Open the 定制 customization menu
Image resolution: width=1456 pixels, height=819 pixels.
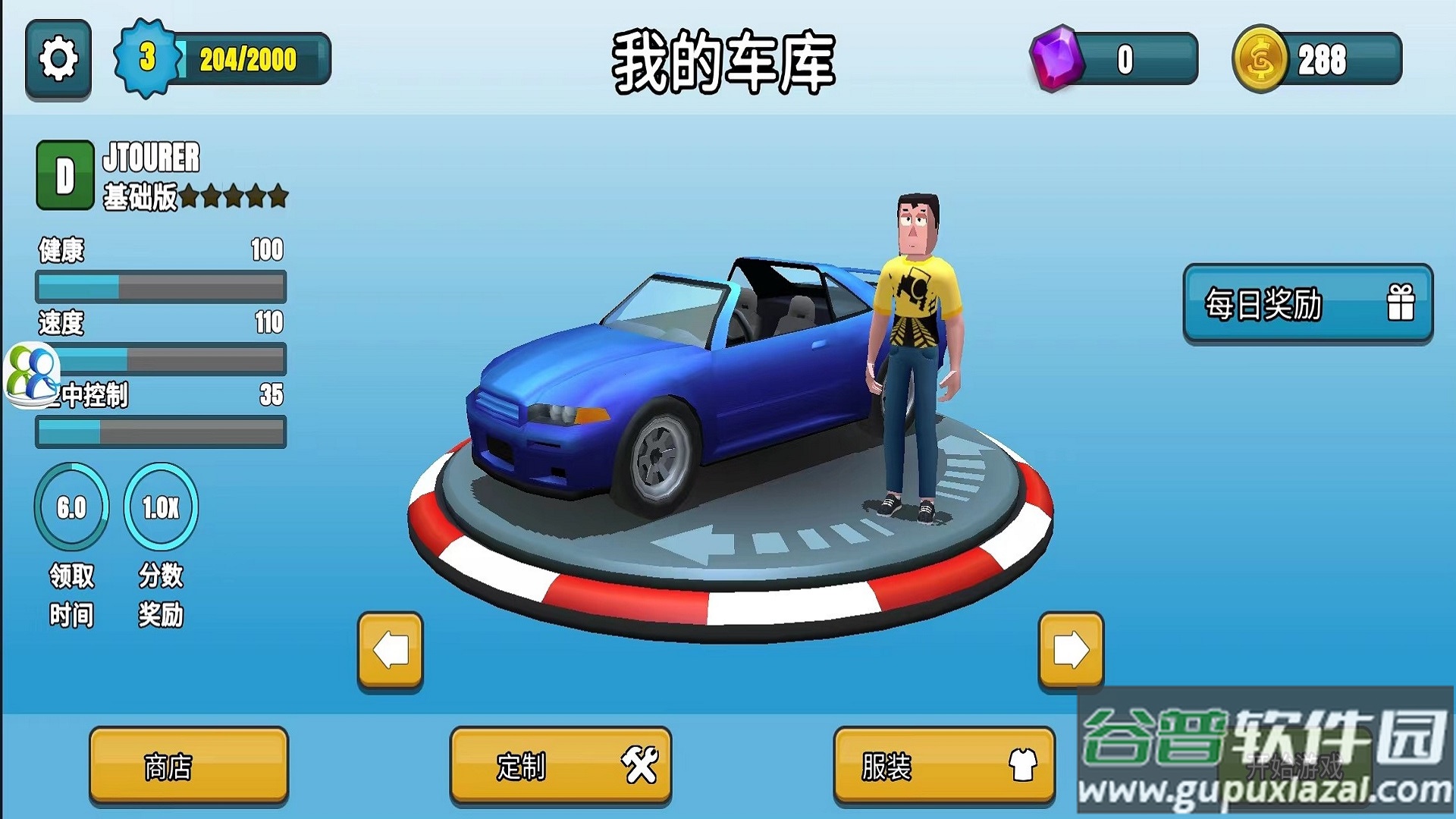pos(560,766)
